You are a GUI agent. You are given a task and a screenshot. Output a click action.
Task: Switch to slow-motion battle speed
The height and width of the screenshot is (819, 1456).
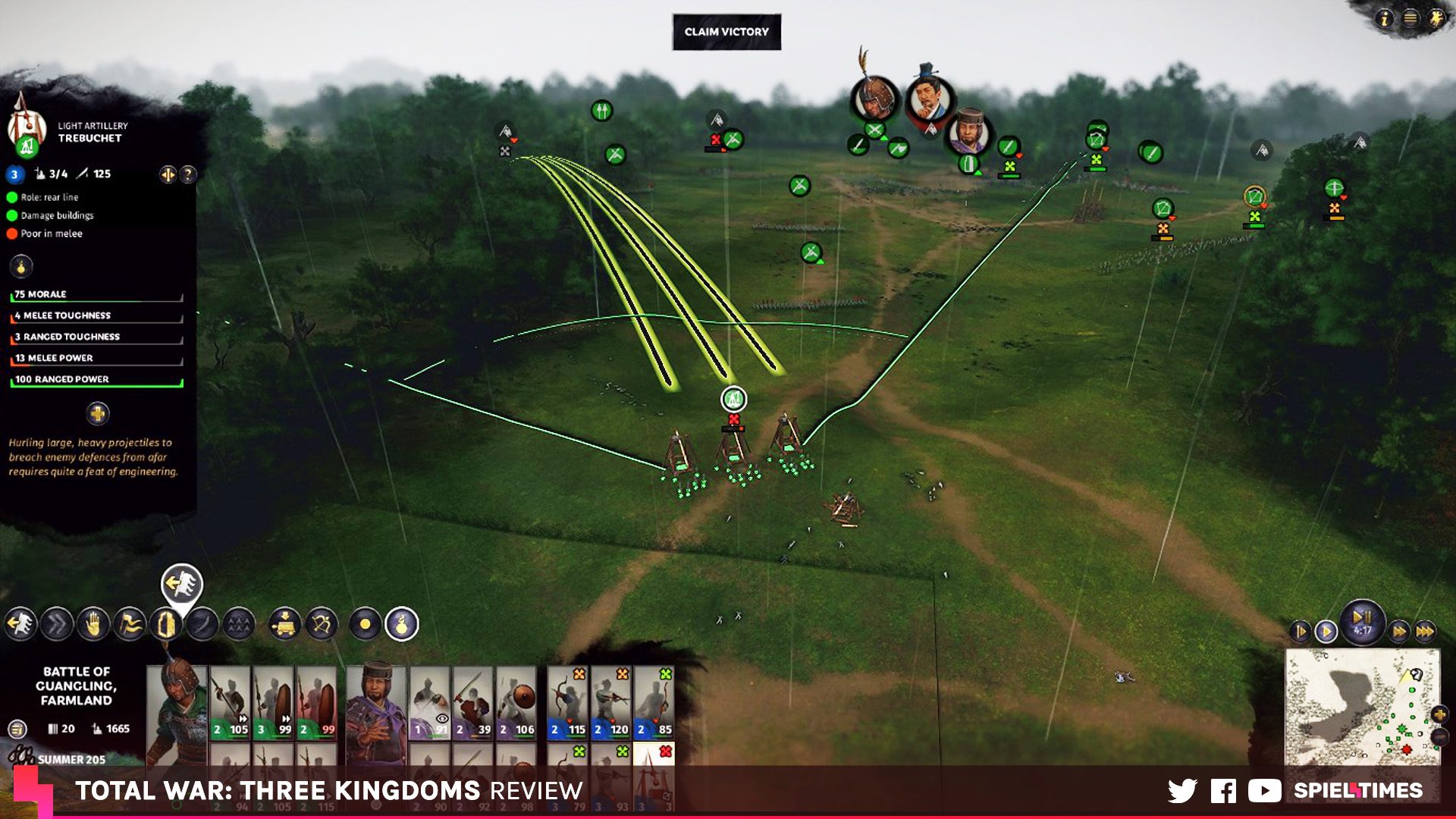[x=1300, y=631]
